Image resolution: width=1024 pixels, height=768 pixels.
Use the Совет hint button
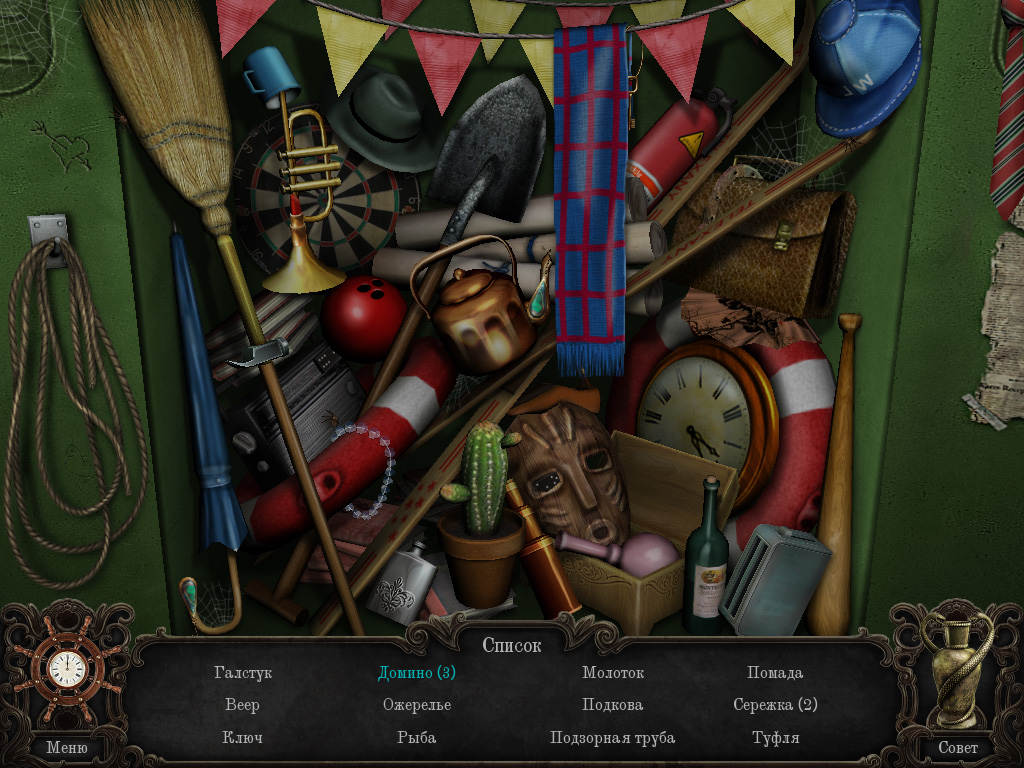coord(957,747)
